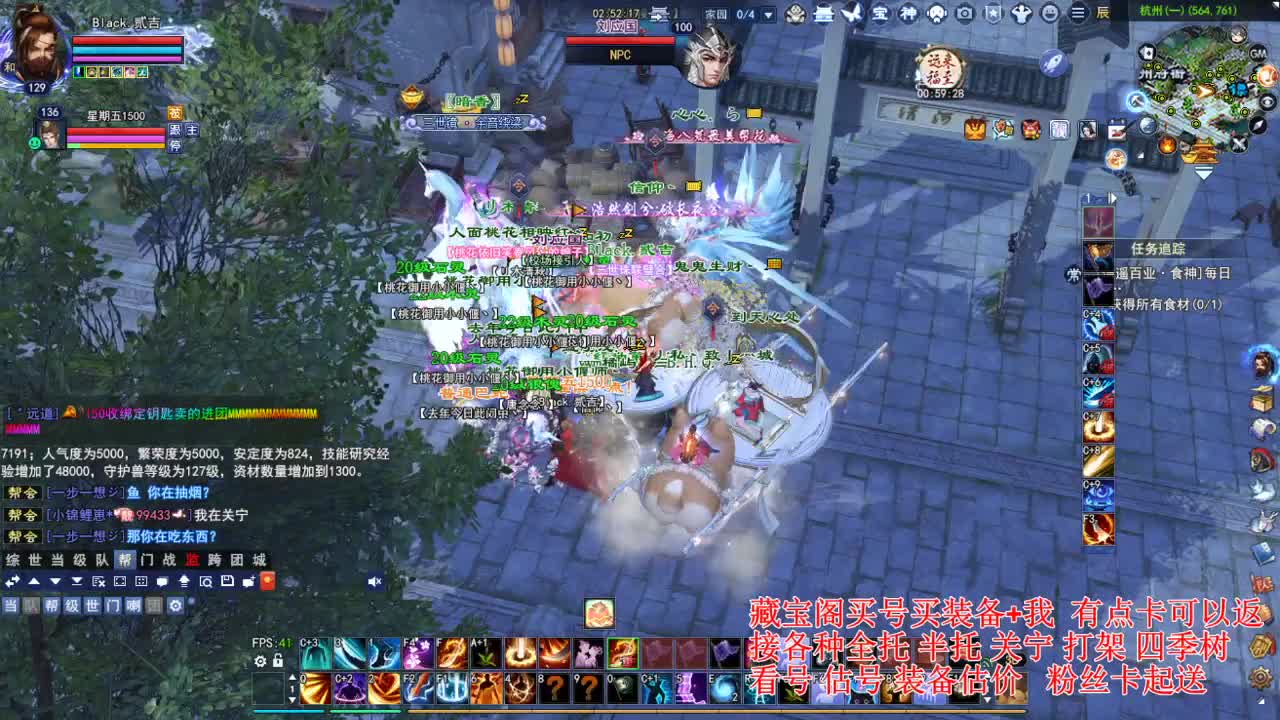Toggle the eye visibility icon on the minimap
Screen dimensions: 1280x720
[1268, 101]
